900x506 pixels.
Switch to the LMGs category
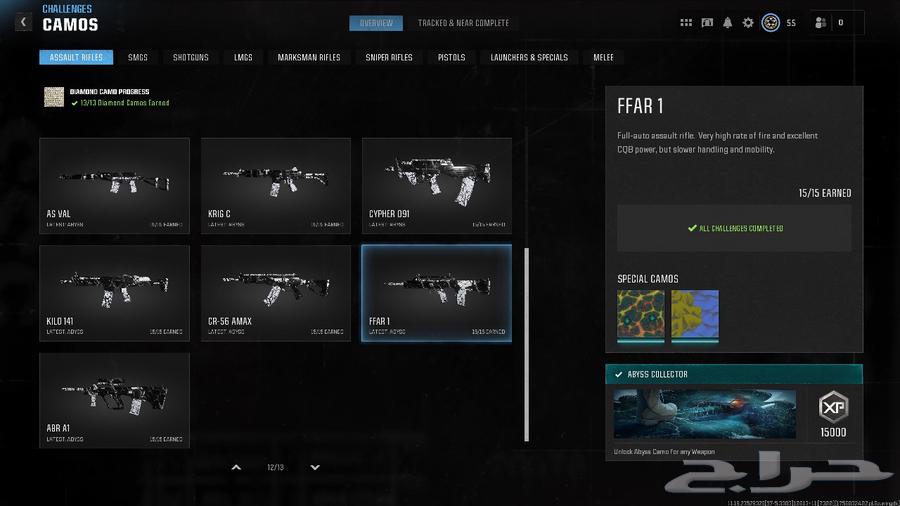pyautogui.click(x=243, y=58)
